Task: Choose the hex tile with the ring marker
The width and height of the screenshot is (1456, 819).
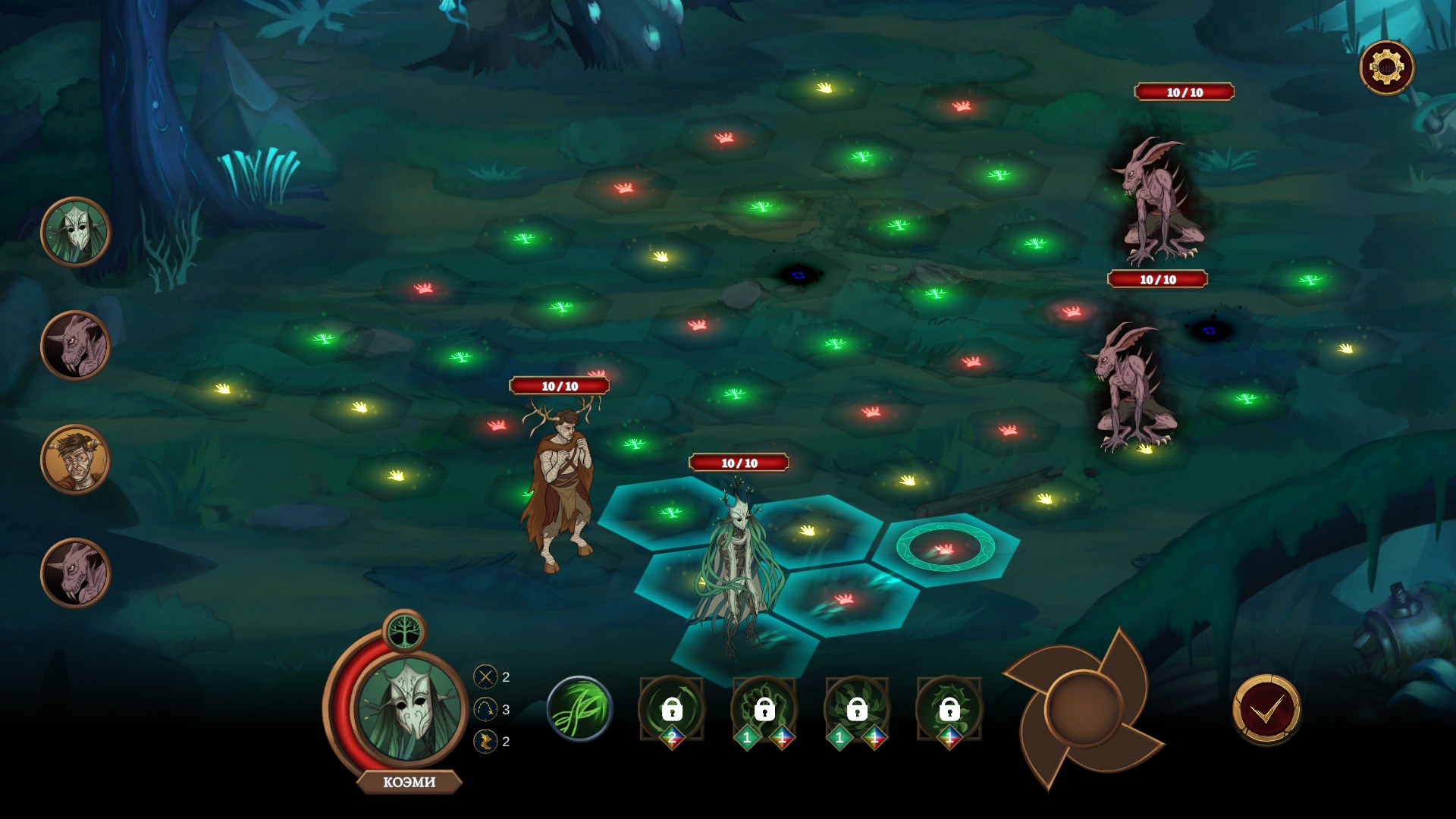Action: coord(945,548)
